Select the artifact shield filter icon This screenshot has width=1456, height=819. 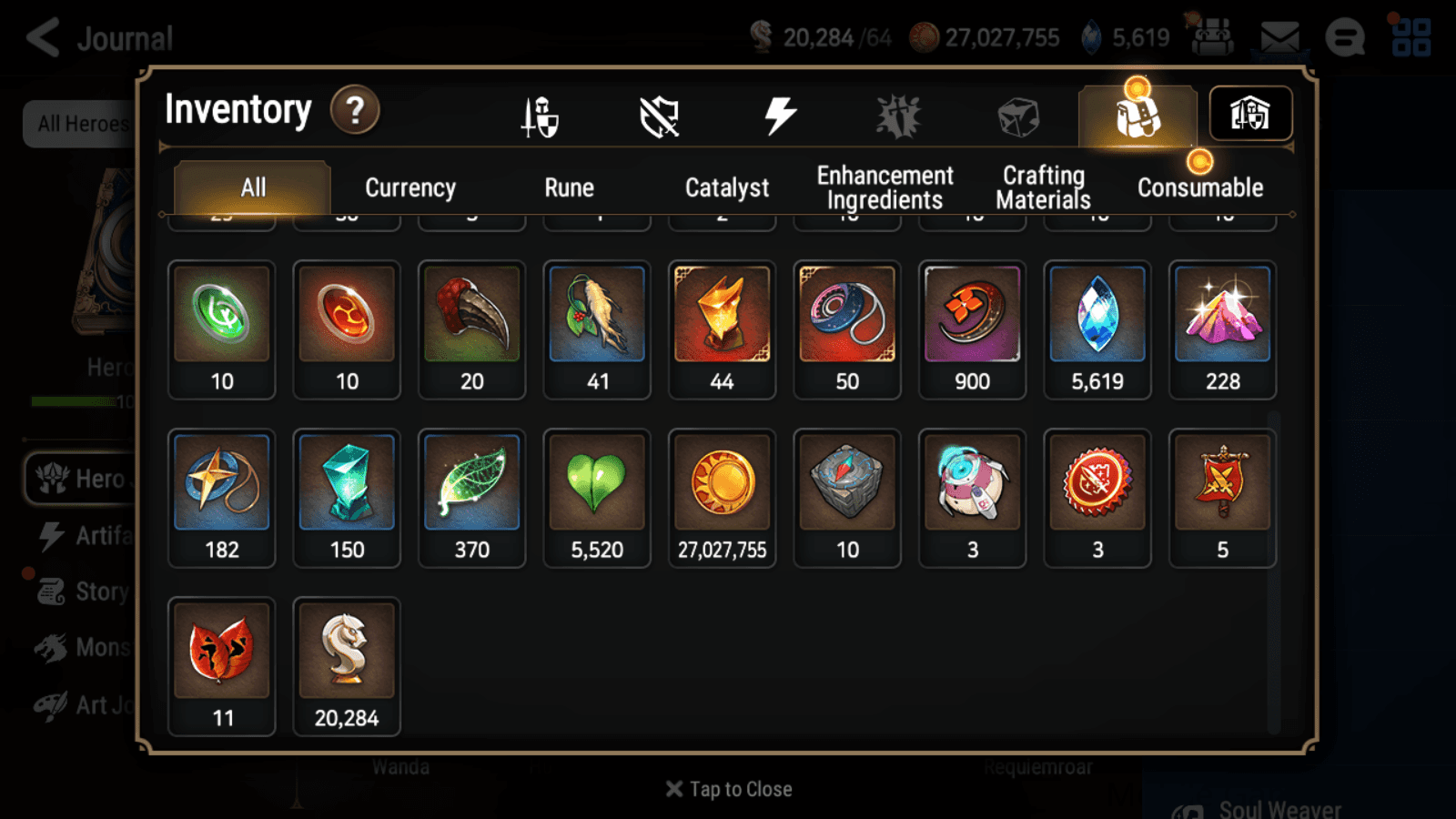(658, 114)
